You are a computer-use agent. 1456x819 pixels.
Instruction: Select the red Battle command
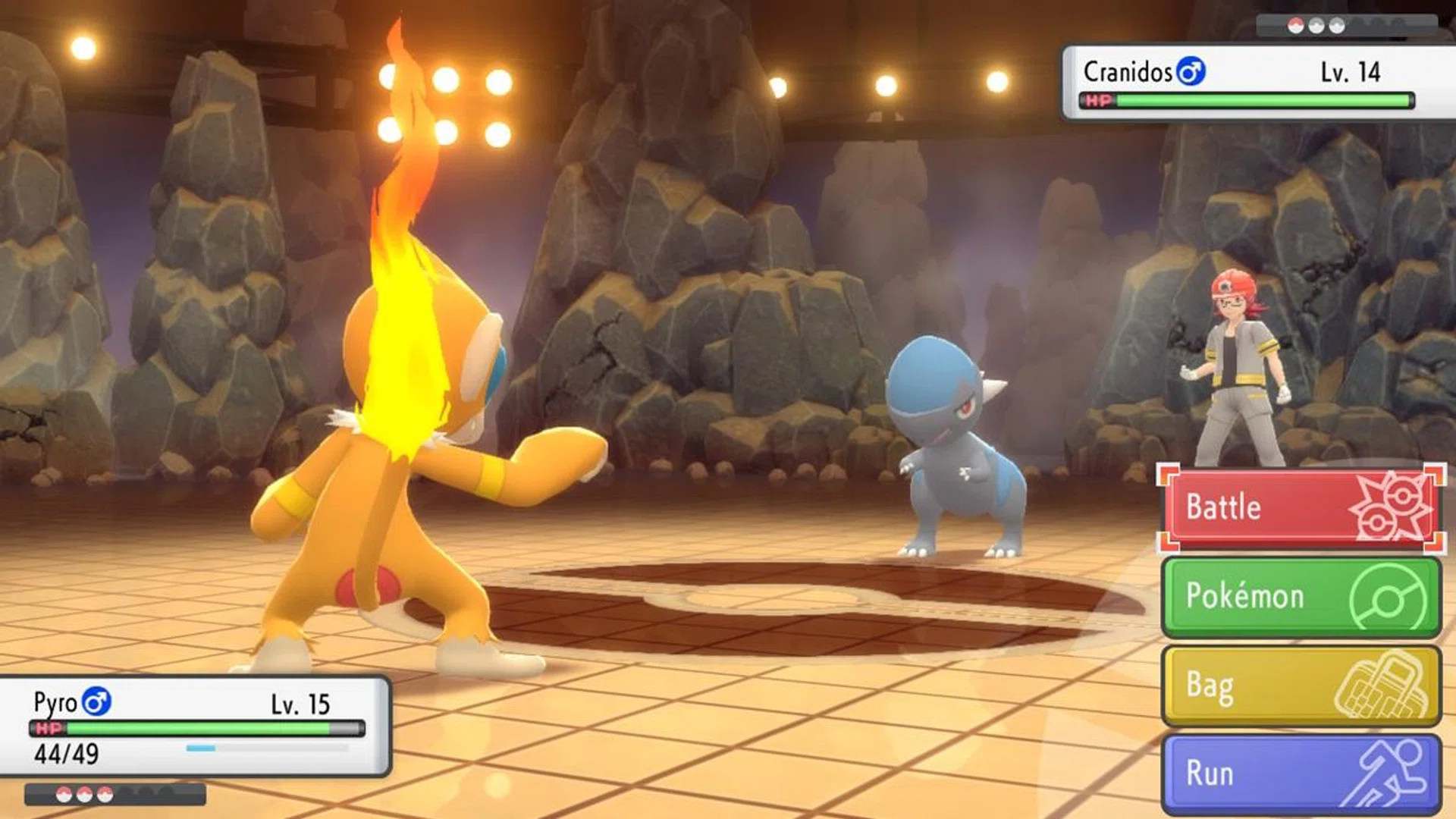(x=1301, y=508)
